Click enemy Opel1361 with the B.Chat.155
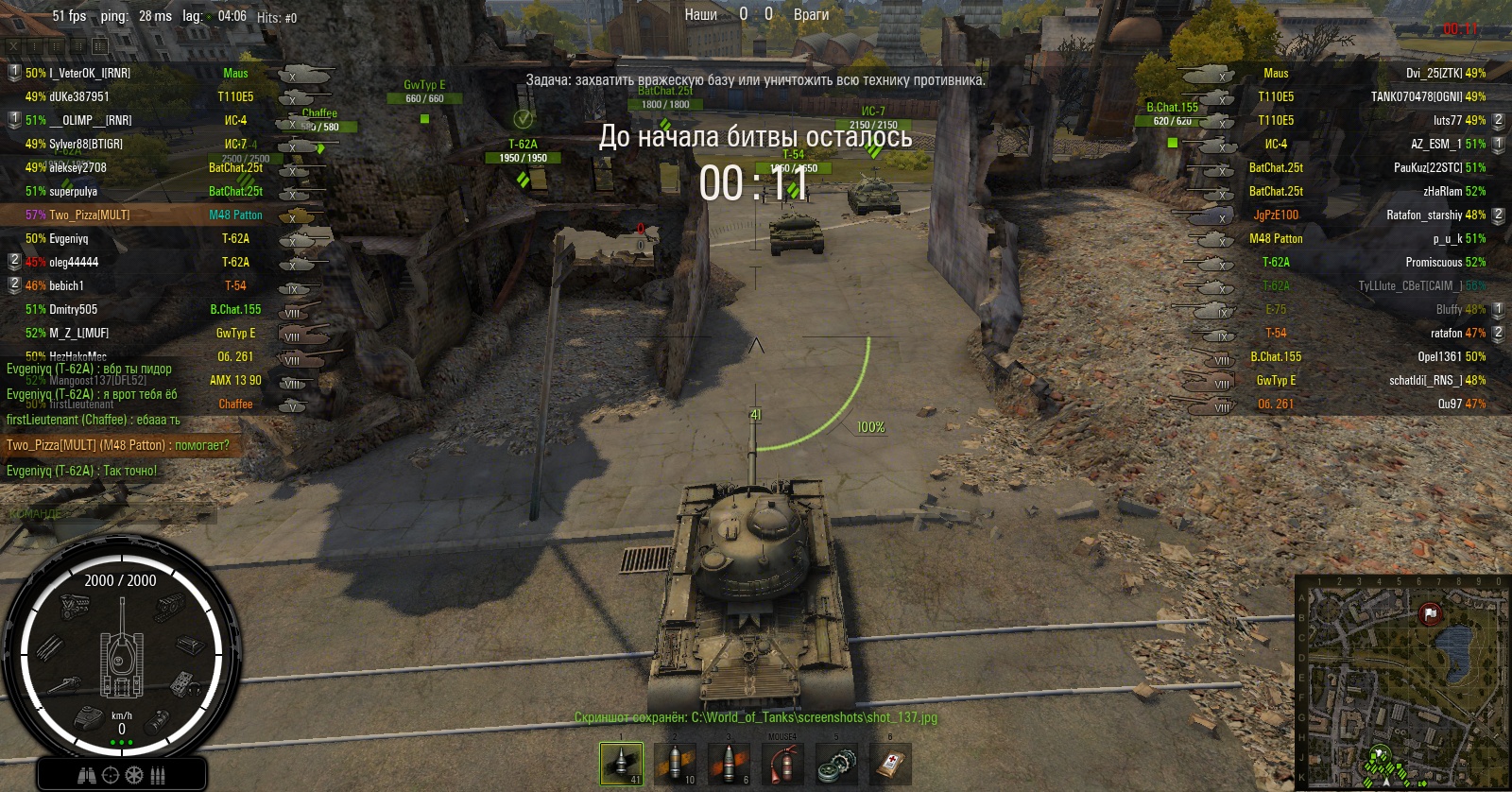The height and width of the screenshot is (792, 1512). (1439, 356)
